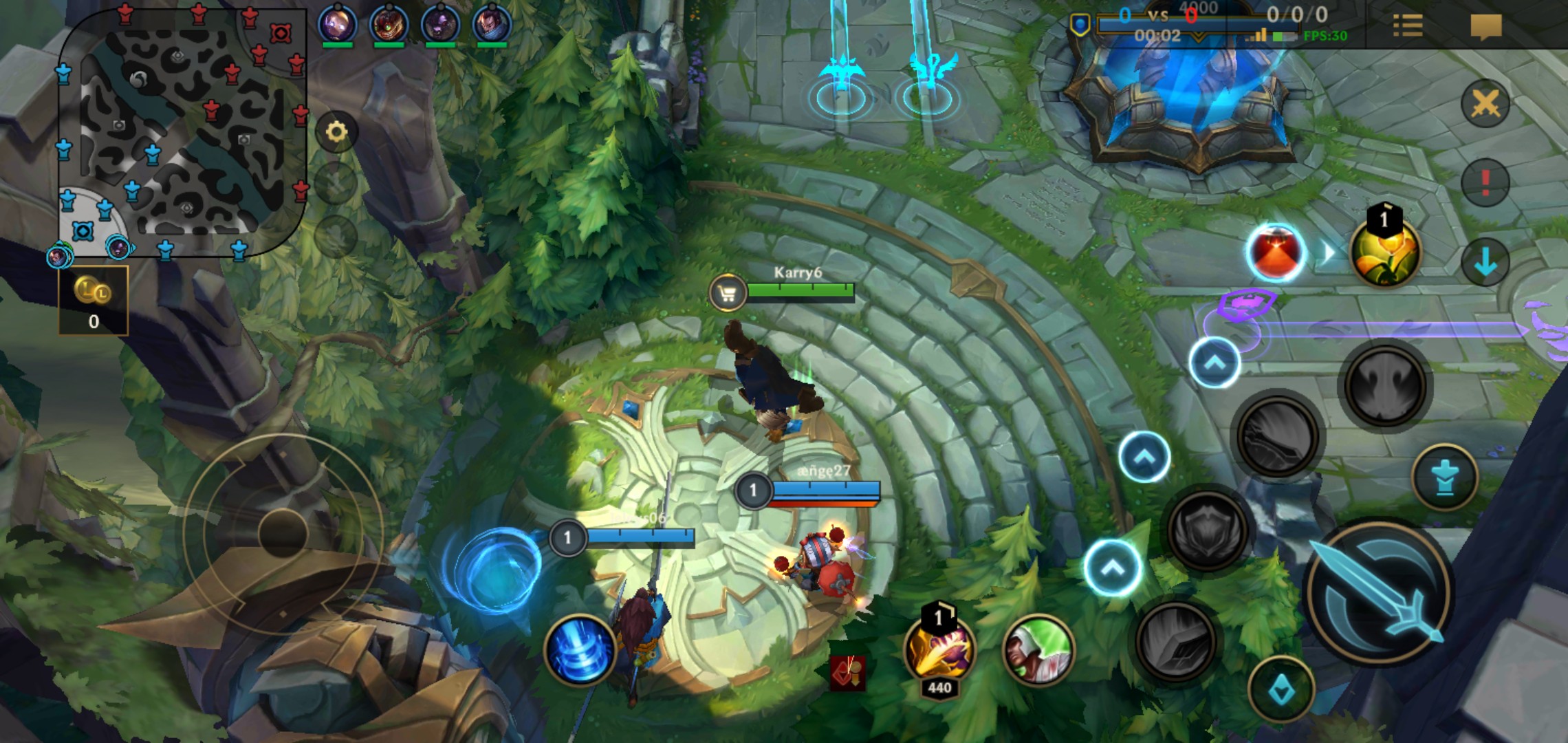Tap the blue tower targeting button
This screenshot has height=743, width=1568.
[1444, 477]
